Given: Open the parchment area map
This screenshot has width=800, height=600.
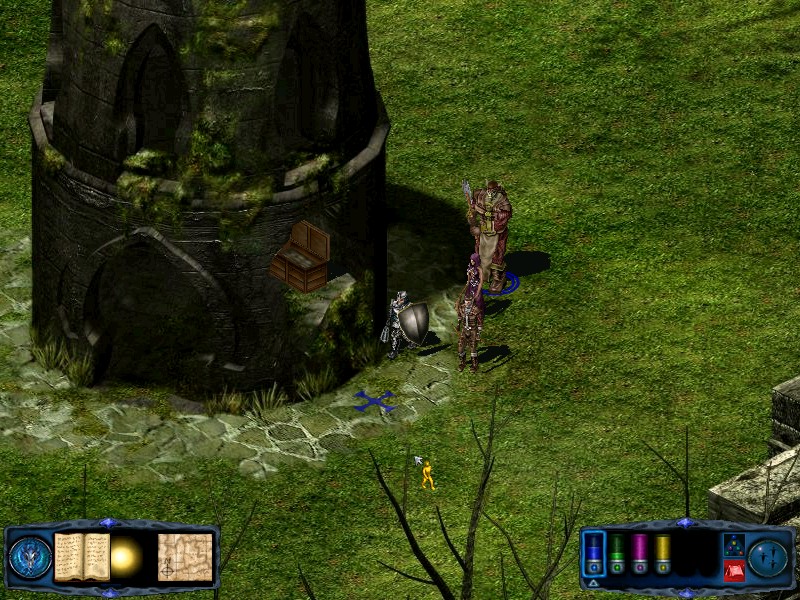Looking at the screenshot, I should [x=185, y=557].
